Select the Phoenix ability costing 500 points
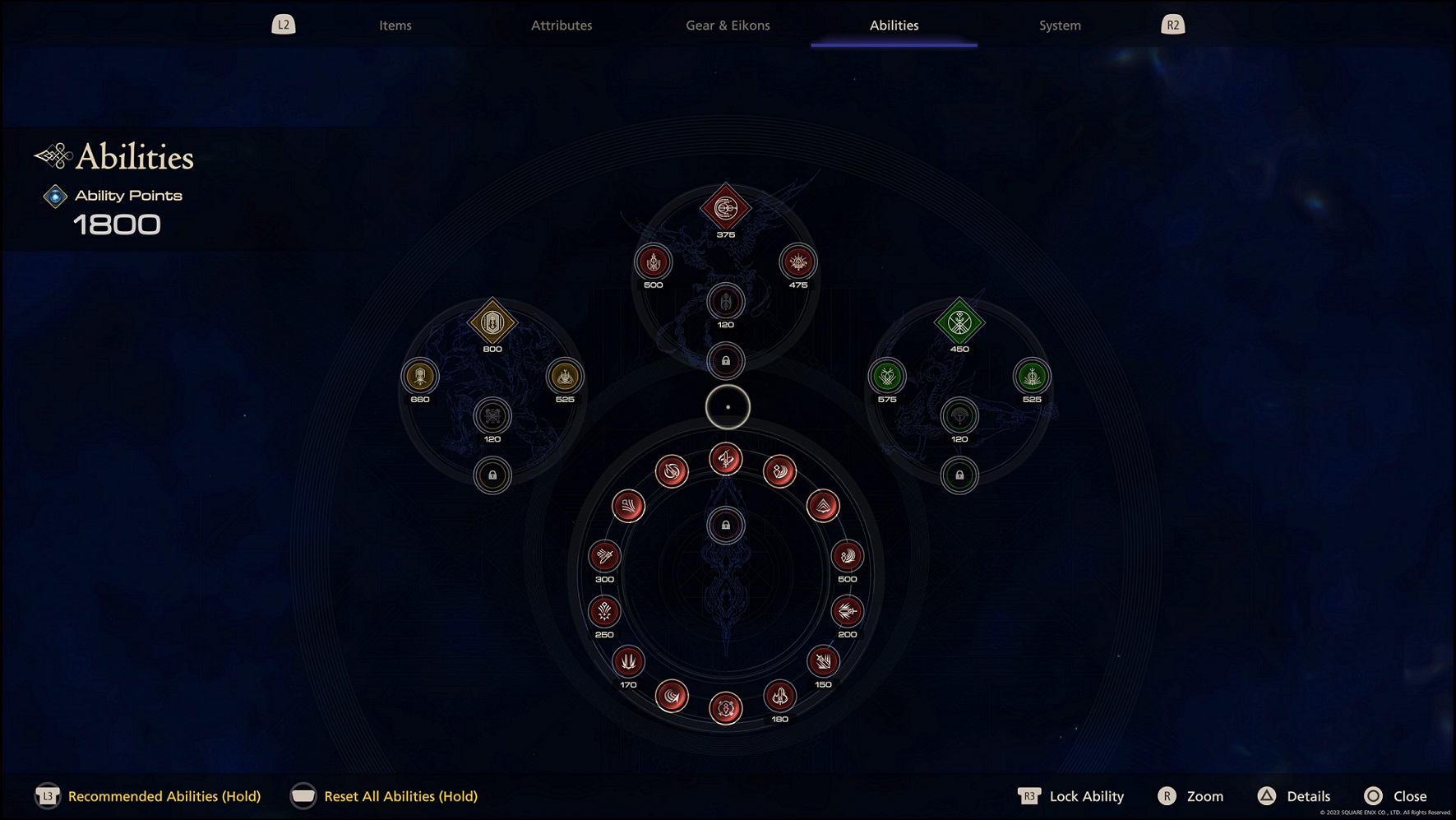The height and width of the screenshot is (820, 1456). (x=653, y=263)
